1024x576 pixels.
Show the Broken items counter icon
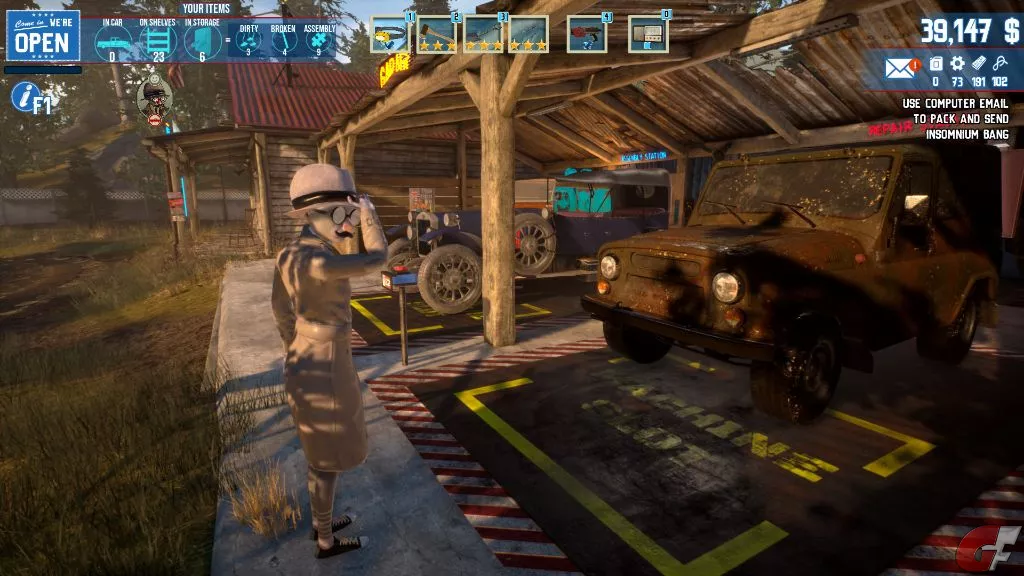pyautogui.click(x=285, y=42)
